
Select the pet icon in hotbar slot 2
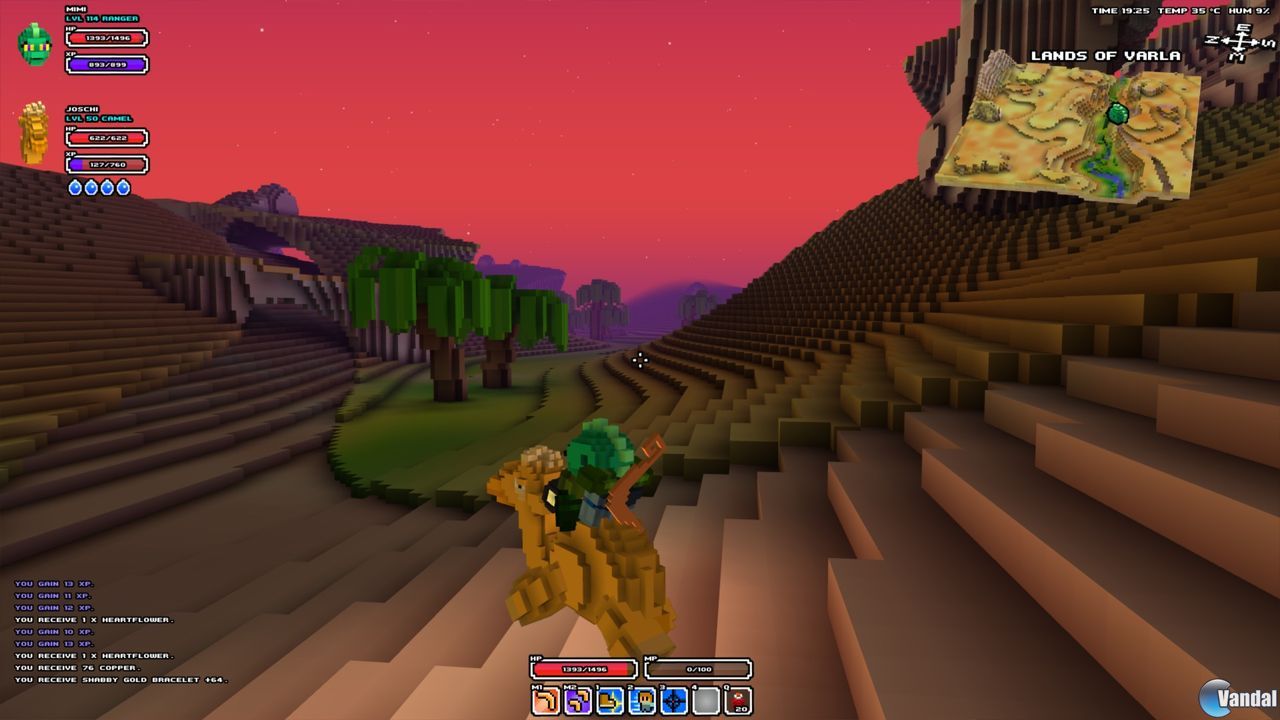(641, 700)
